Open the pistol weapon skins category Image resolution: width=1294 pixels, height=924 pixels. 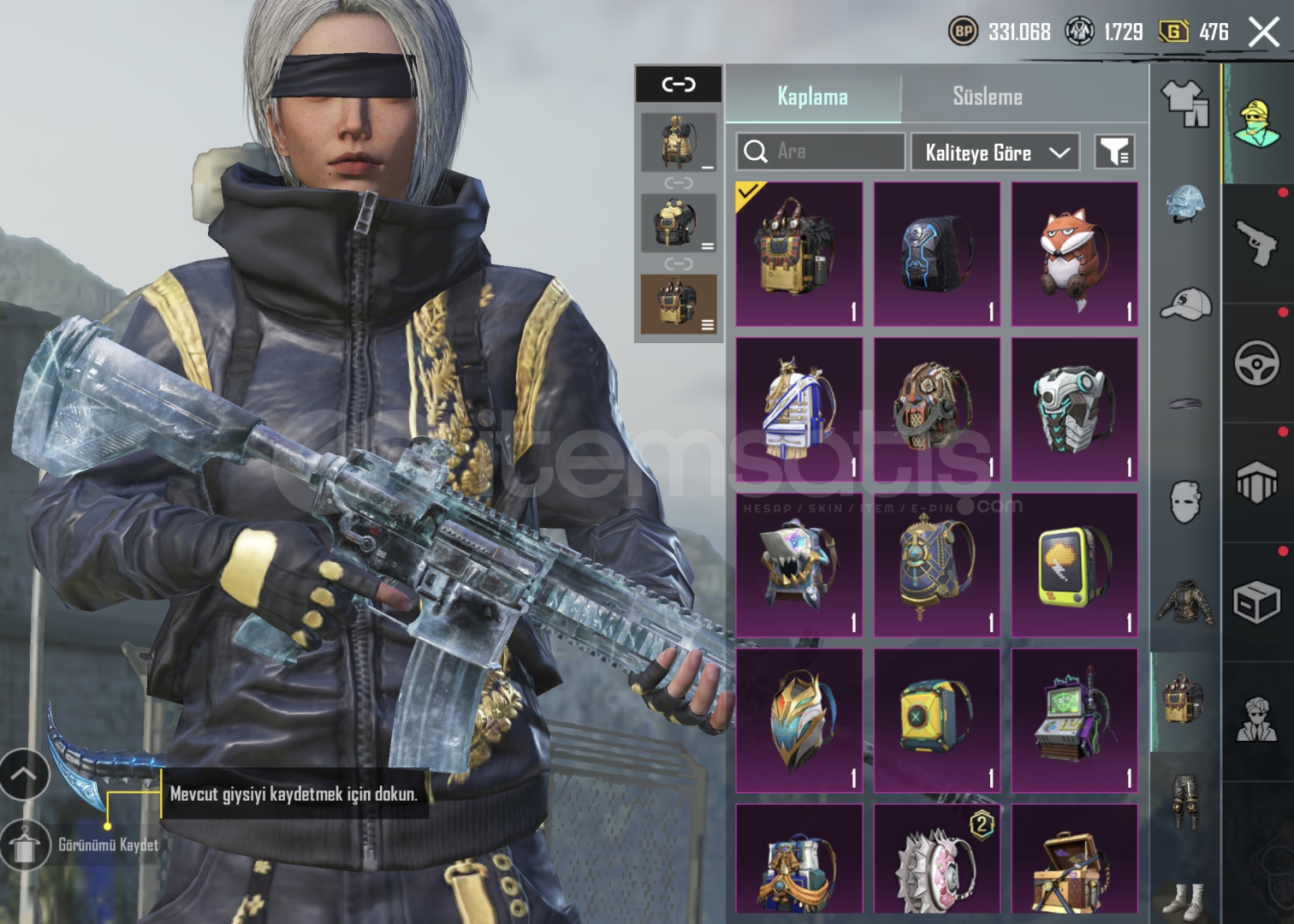pos(1256,243)
